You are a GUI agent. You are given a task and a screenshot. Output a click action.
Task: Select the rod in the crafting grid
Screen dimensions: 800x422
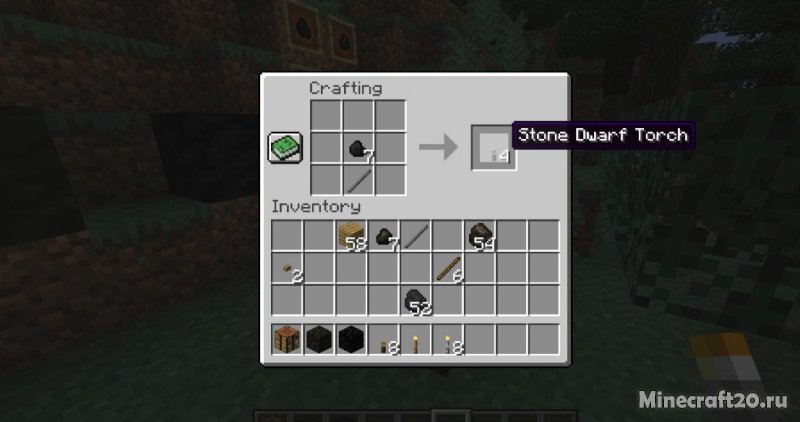[x=358, y=180]
